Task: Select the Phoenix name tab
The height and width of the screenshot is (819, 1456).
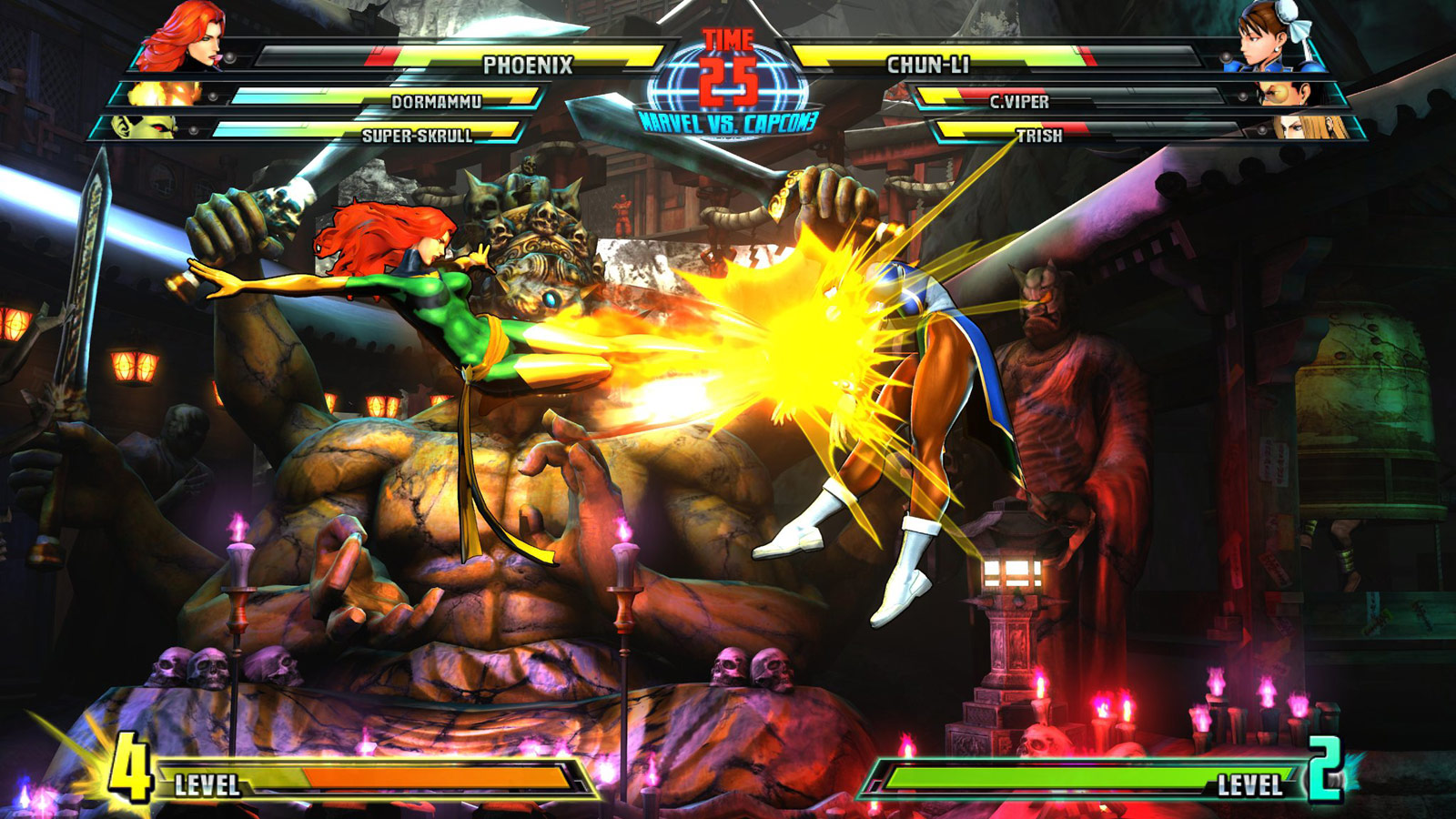Action: (528, 64)
